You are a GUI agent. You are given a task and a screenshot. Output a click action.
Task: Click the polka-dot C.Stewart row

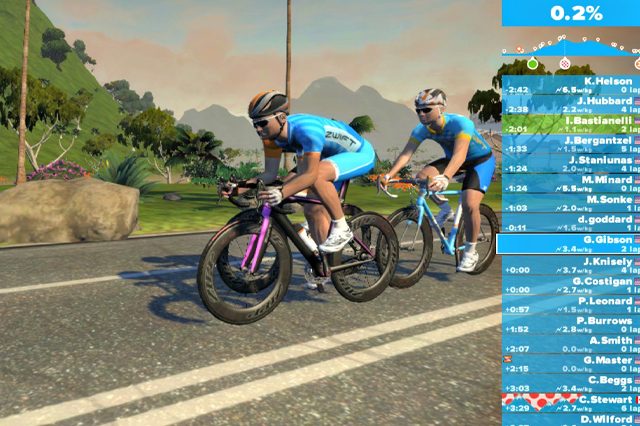(x=570, y=404)
